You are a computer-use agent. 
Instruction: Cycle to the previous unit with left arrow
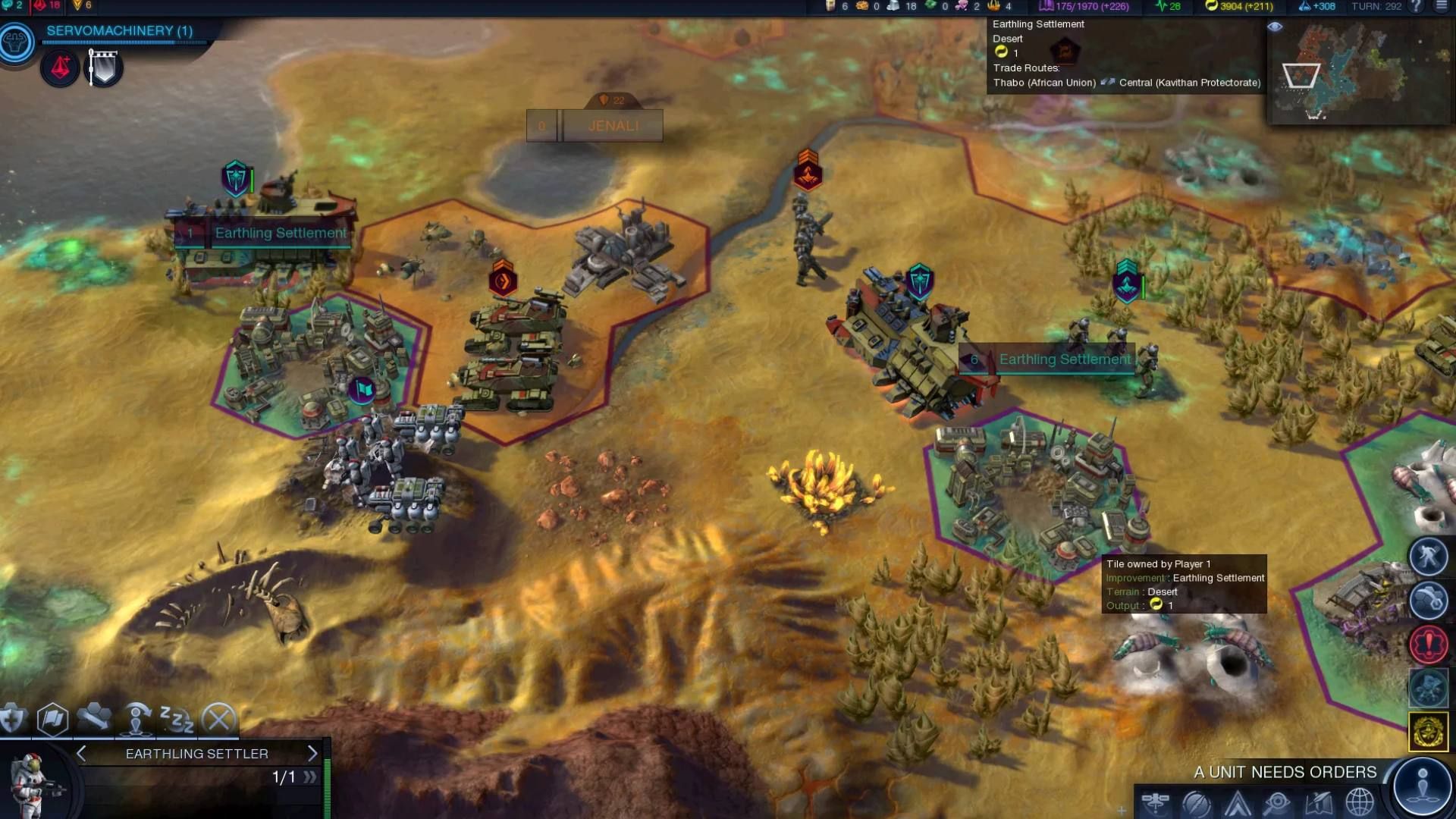pos(81,754)
